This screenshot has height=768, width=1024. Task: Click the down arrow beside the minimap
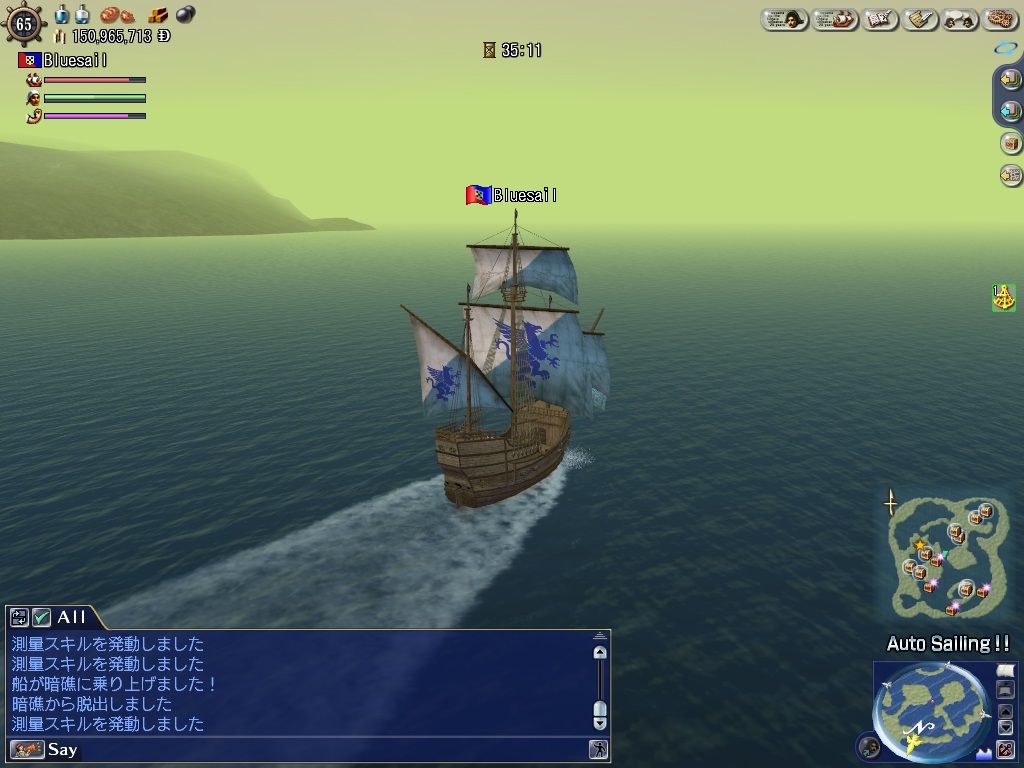pos(1006,728)
